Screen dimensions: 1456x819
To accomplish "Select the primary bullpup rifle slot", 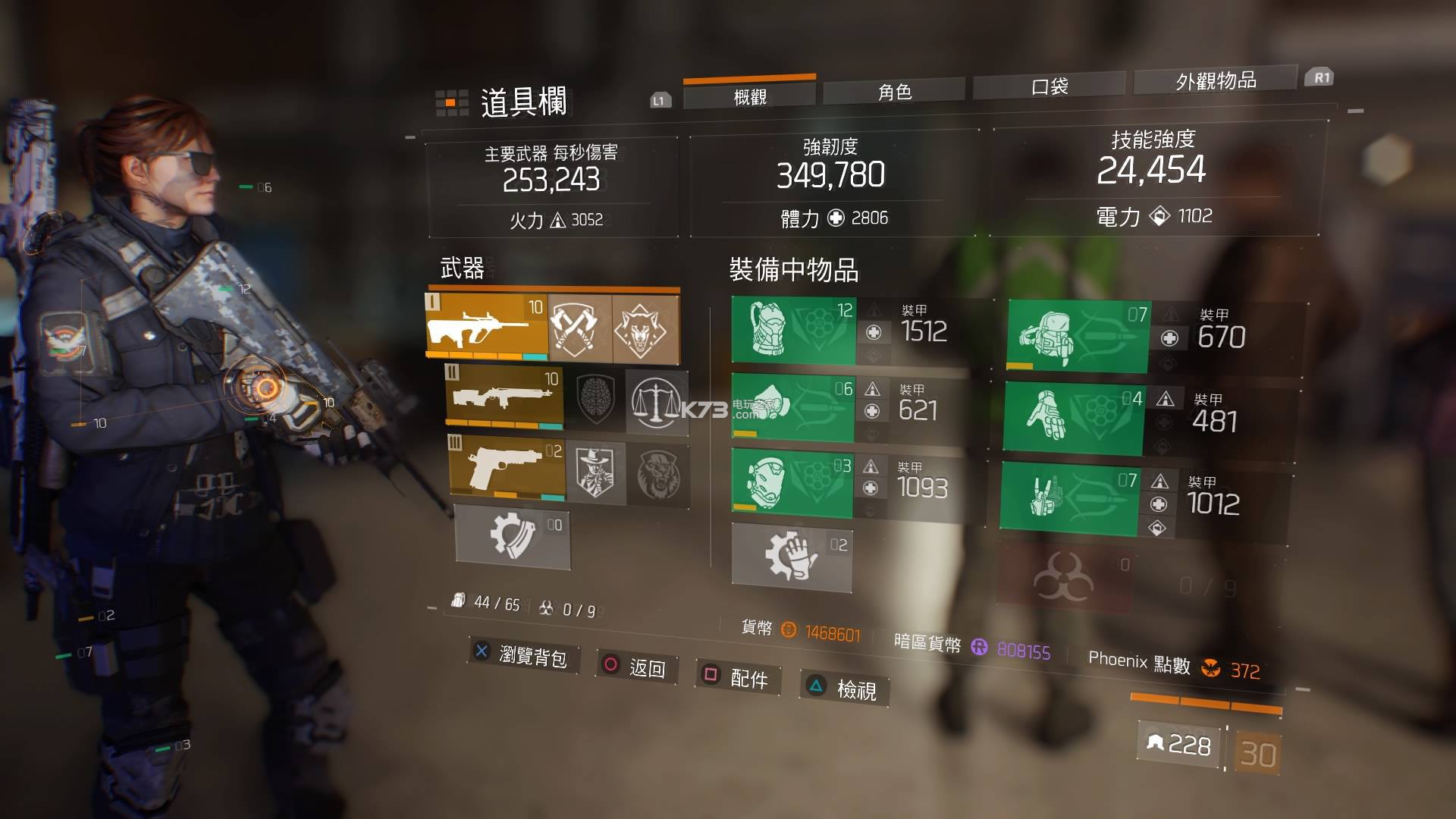I will tap(487, 328).
